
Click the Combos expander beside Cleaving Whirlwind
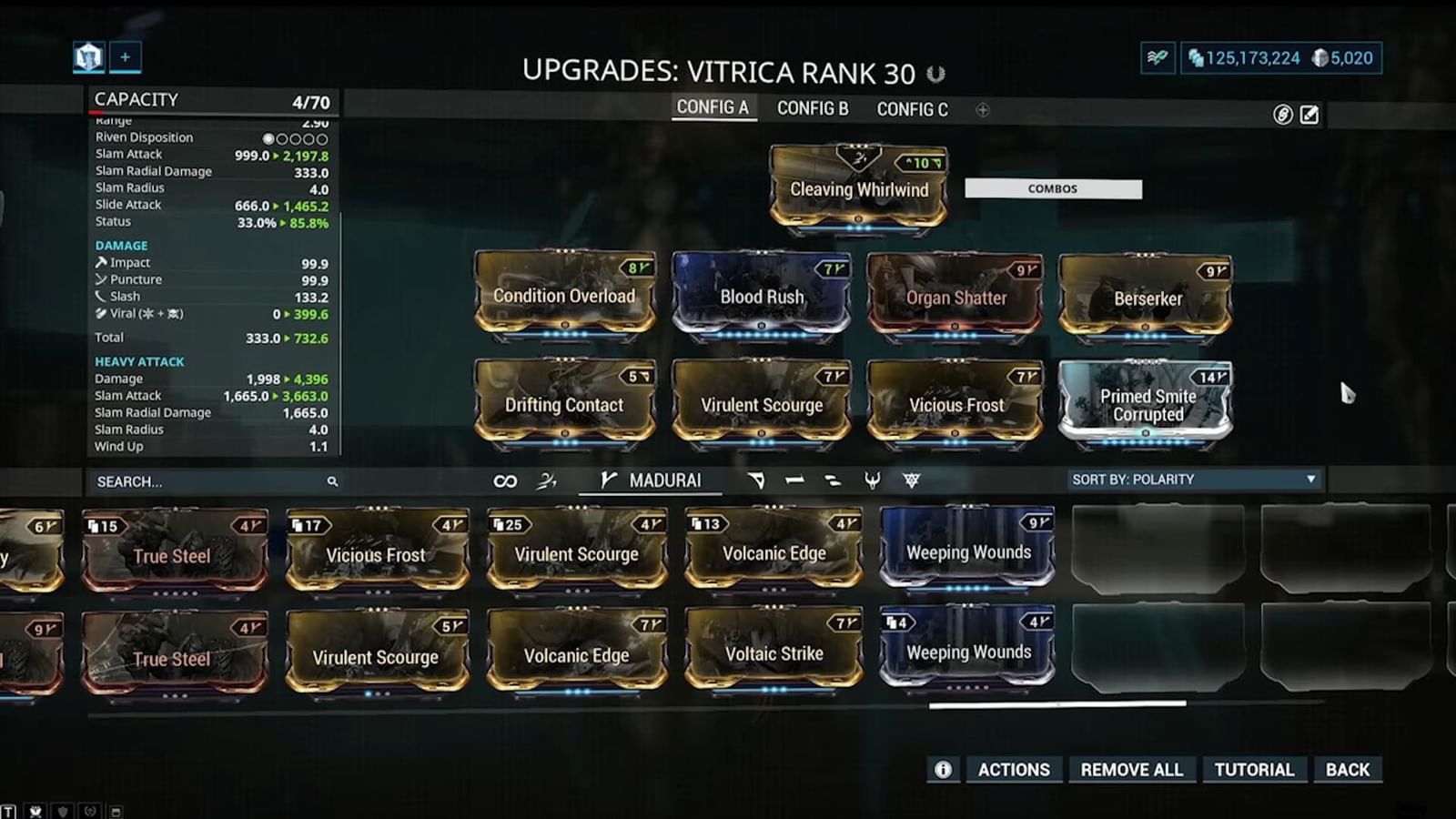(x=1053, y=188)
